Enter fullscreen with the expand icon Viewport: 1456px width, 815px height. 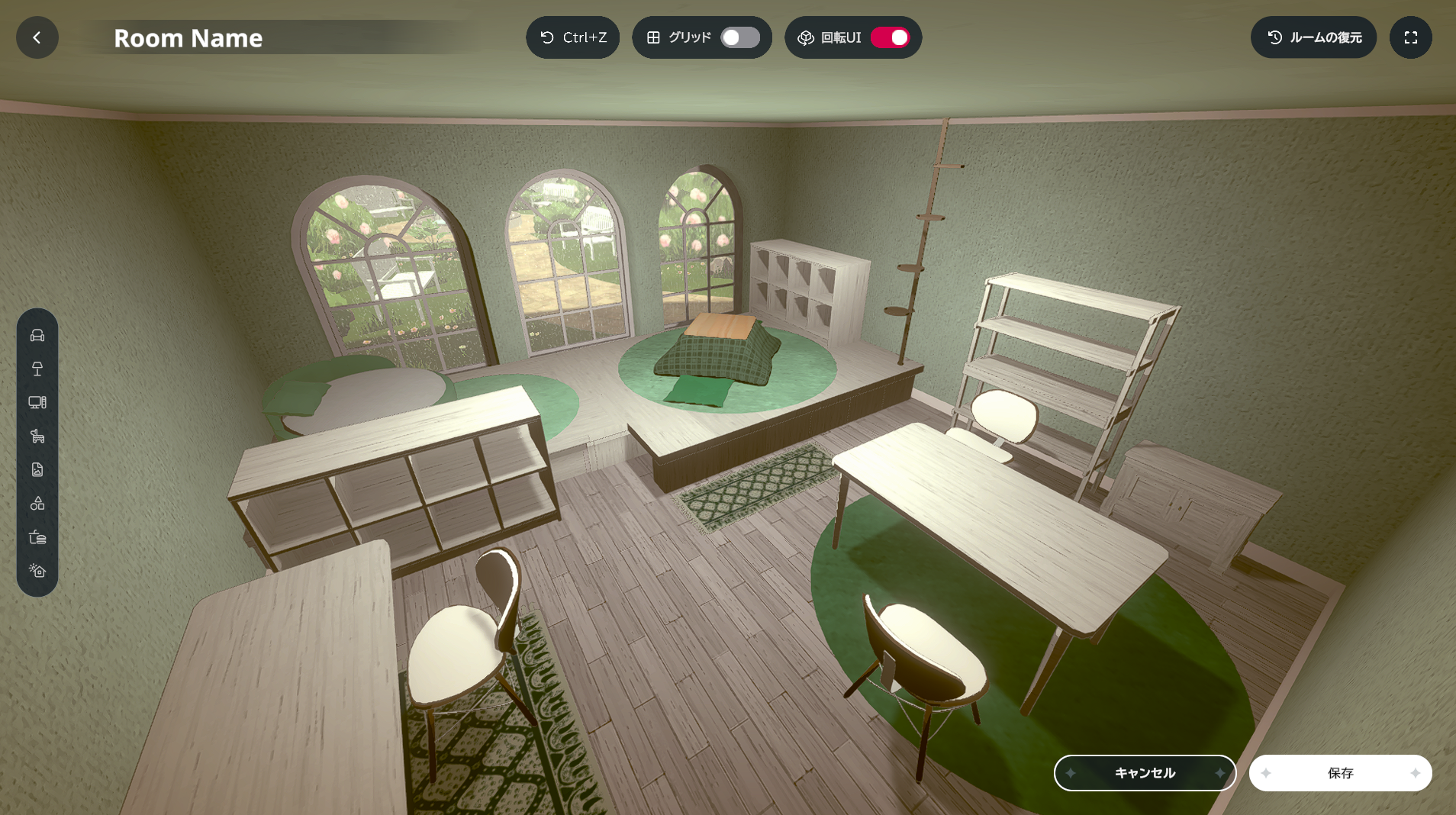pos(1410,37)
